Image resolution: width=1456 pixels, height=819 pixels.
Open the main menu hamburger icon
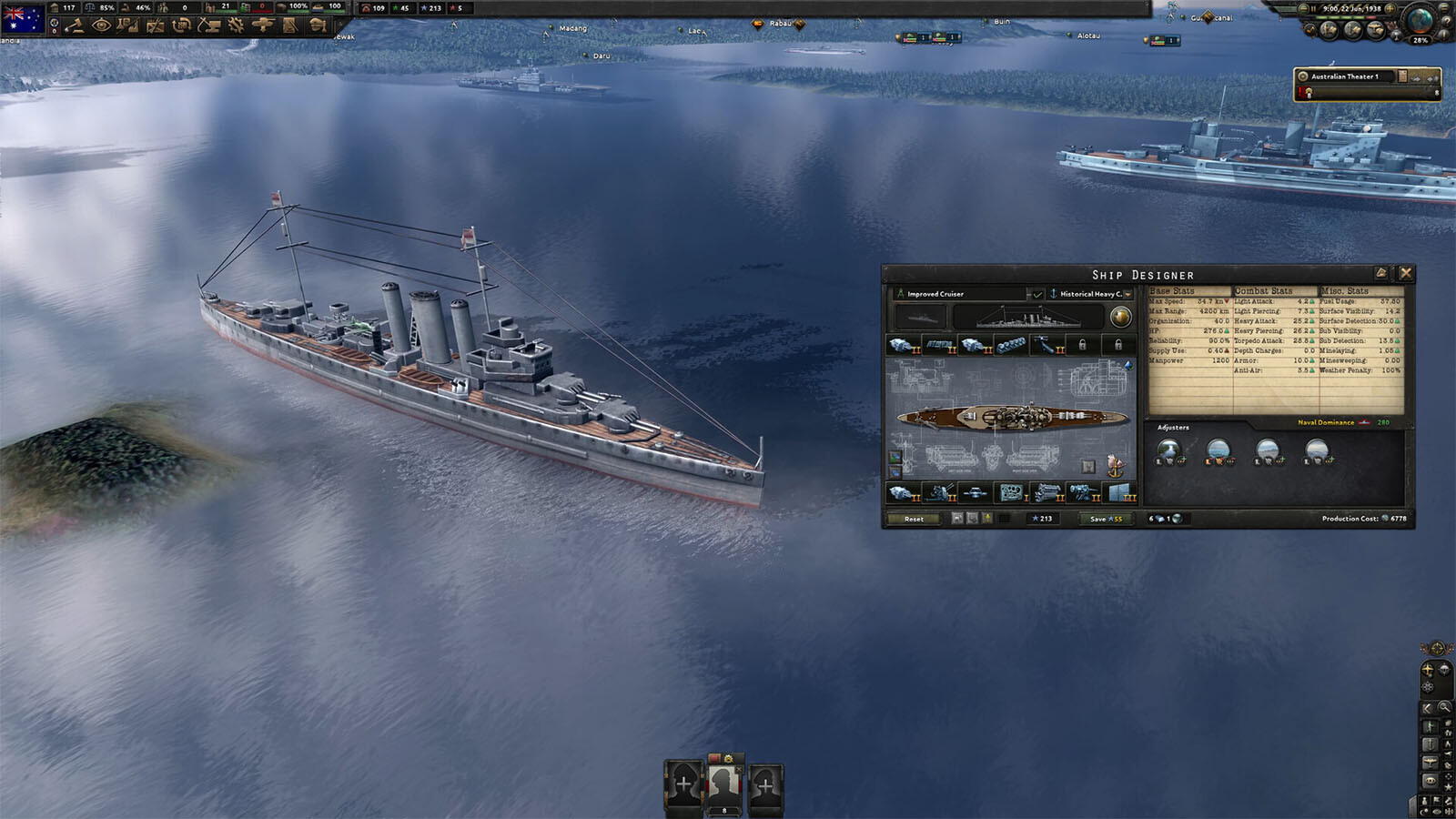[1444, 8]
